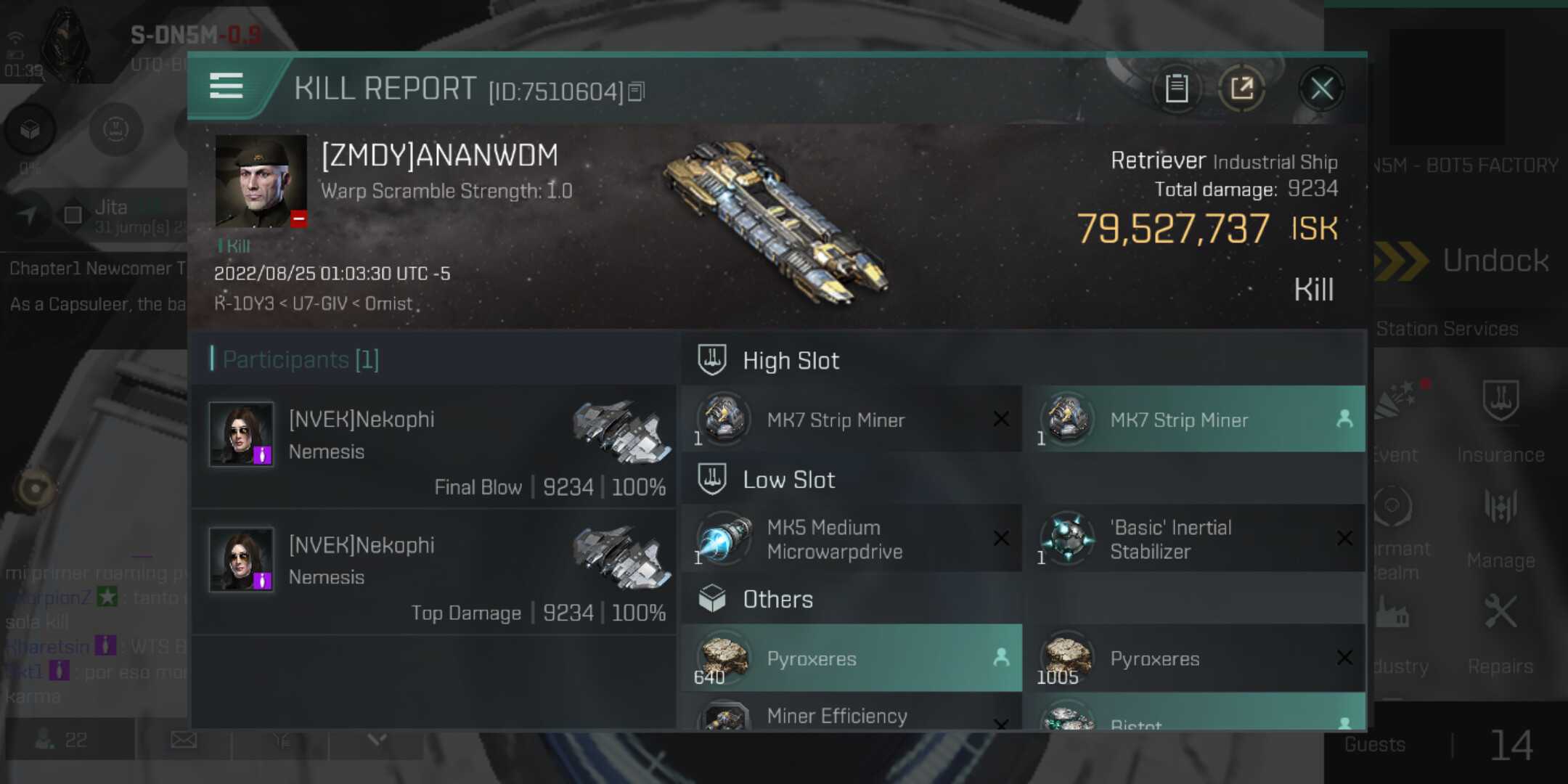
Task: Close the Kill Report window
Action: tap(1321, 89)
